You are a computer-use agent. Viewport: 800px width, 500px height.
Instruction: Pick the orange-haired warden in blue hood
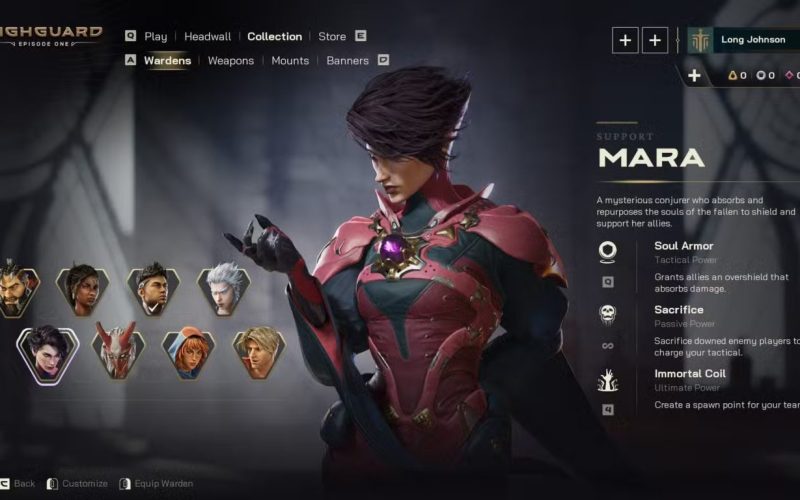[188, 353]
